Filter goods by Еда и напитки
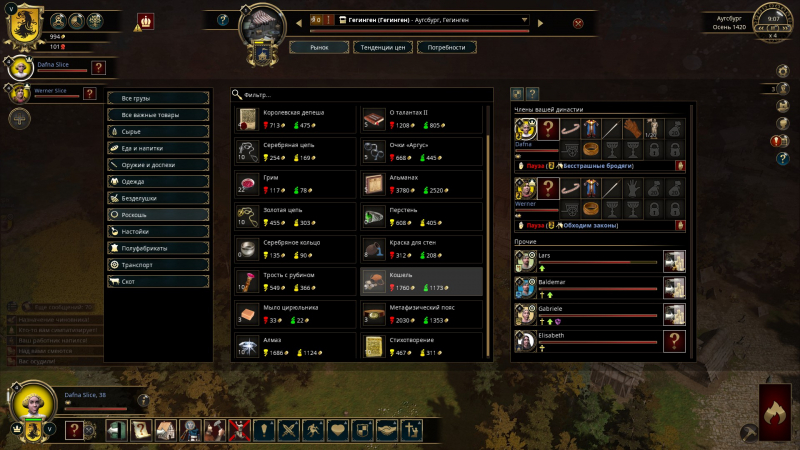The height and width of the screenshot is (450, 800). 158,148
